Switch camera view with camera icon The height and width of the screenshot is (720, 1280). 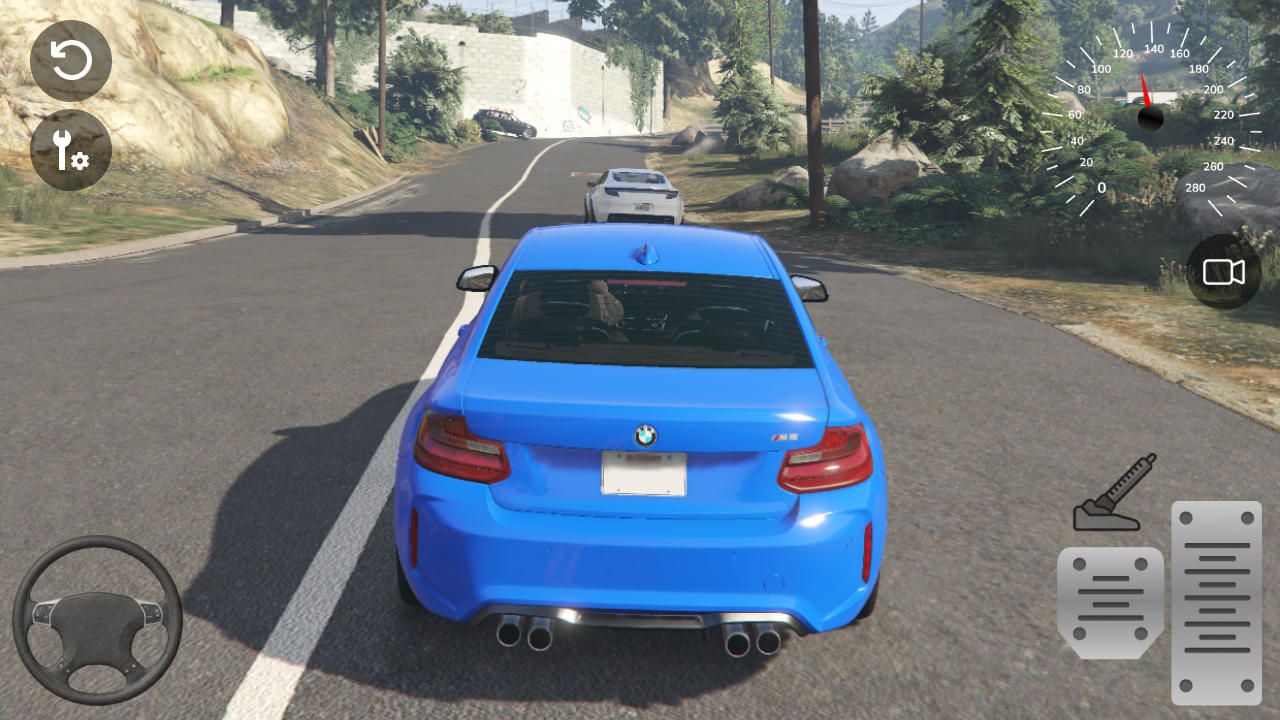pyautogui.click(x=1224, y=271)
